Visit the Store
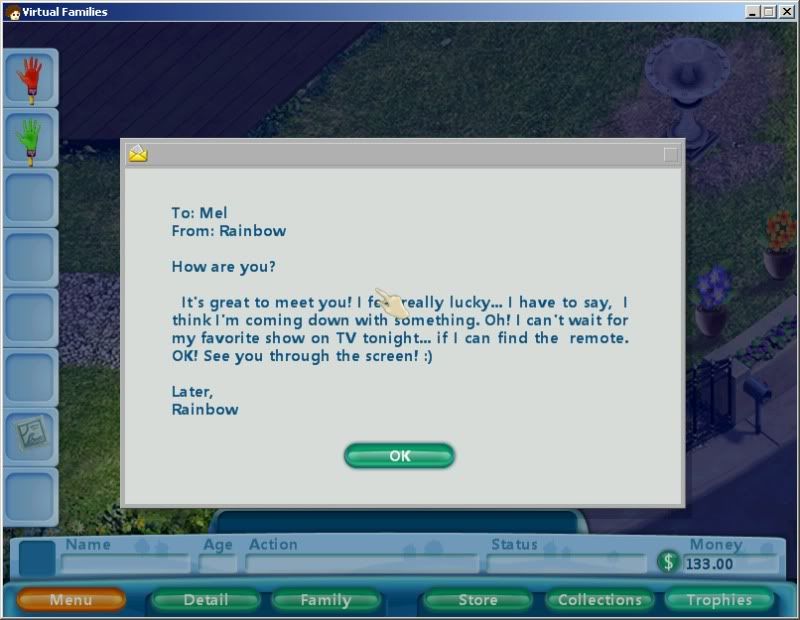 477,600
